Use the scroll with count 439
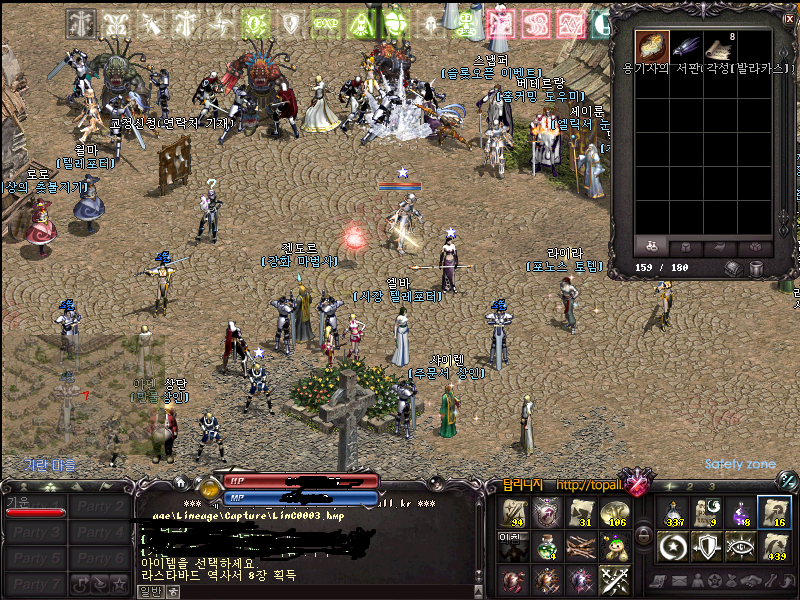The image size is (800, 600). tap(774, 546)
